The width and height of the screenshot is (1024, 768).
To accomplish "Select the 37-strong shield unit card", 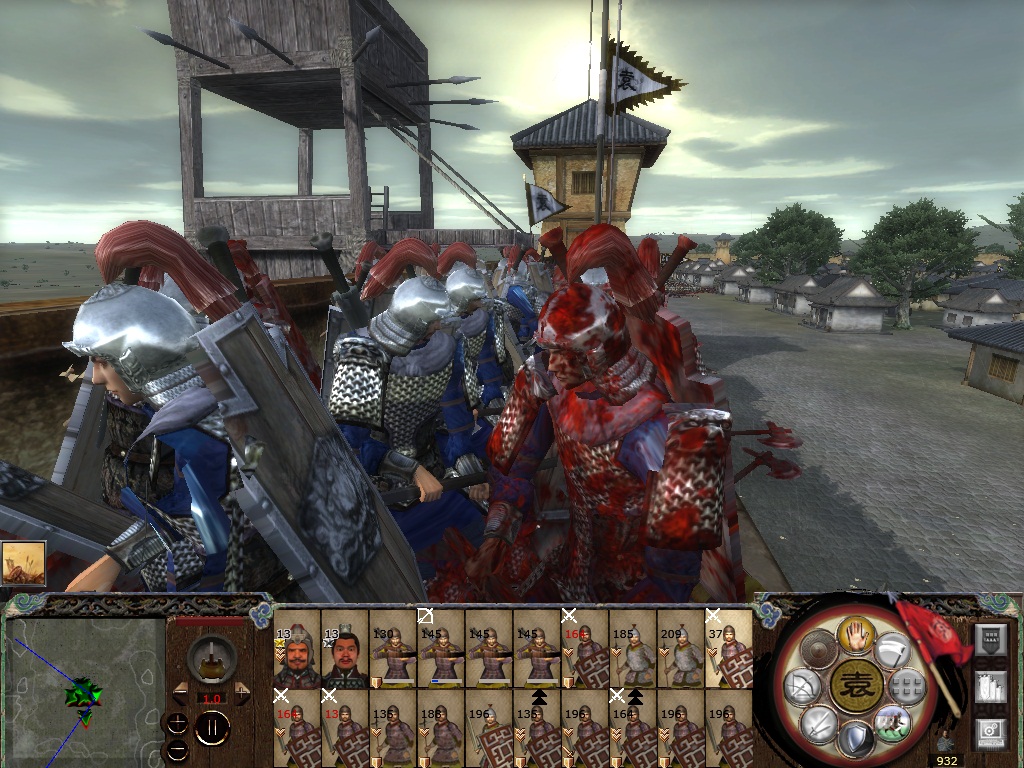I will 729,650.
